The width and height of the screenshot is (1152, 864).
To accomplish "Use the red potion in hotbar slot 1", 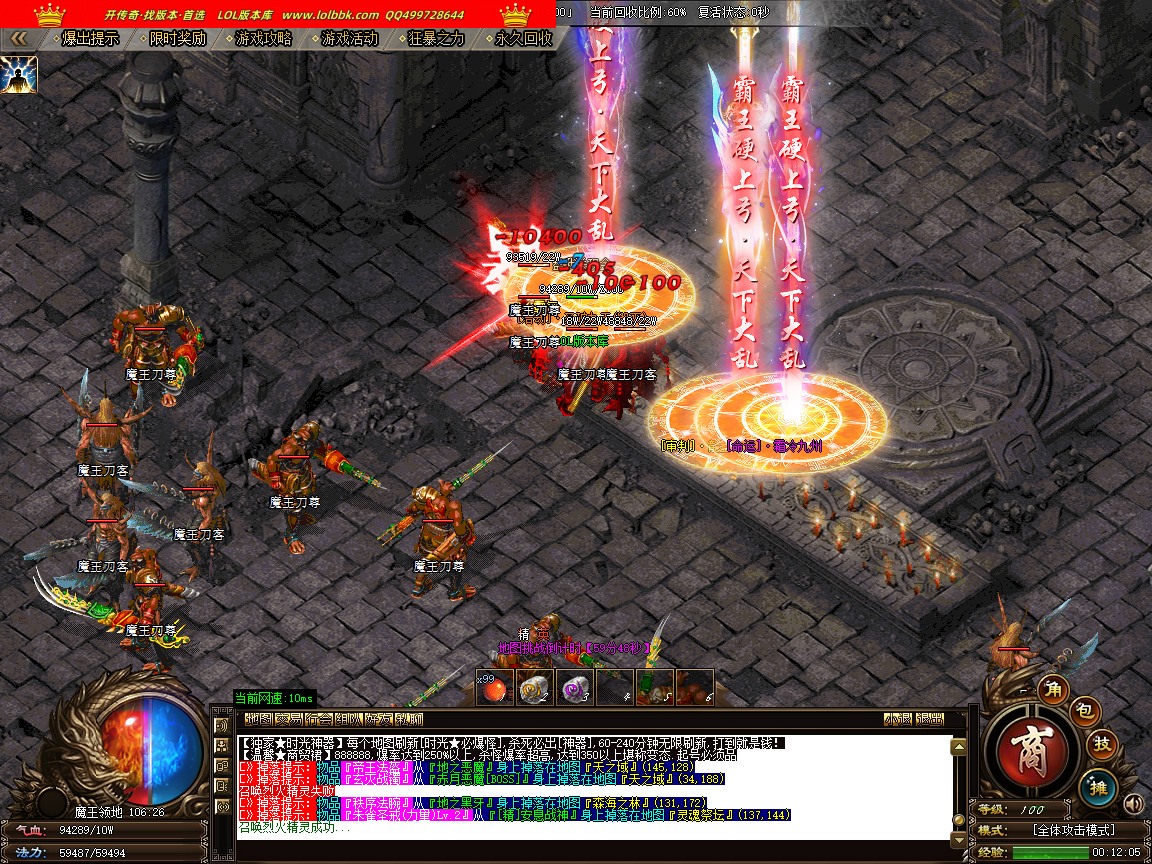I will coord(494,688).
